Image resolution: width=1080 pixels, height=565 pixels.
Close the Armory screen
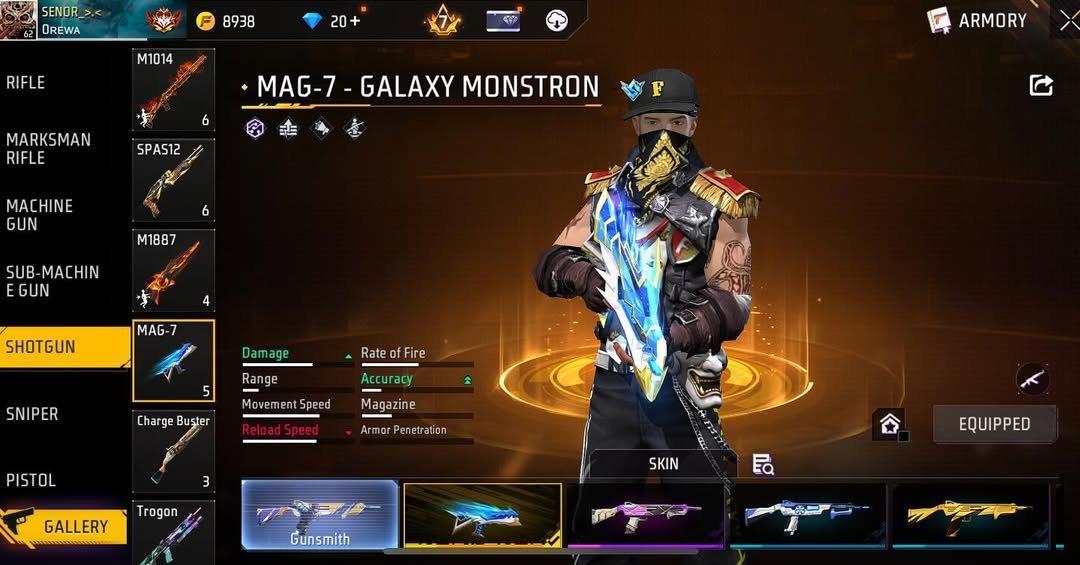pos(1069,20)
